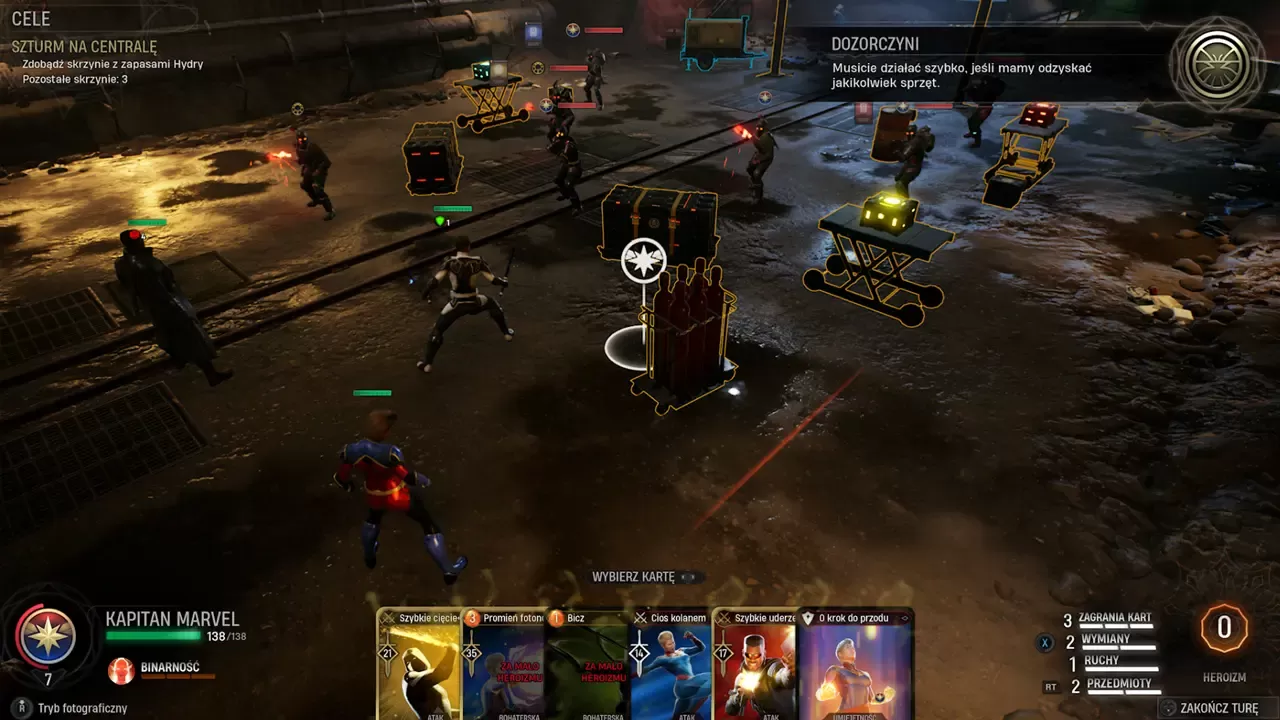Viewport: 1280px width, 720px height.
Task: Choose the Krok do przodu skill card
Action: click(856, 665)
